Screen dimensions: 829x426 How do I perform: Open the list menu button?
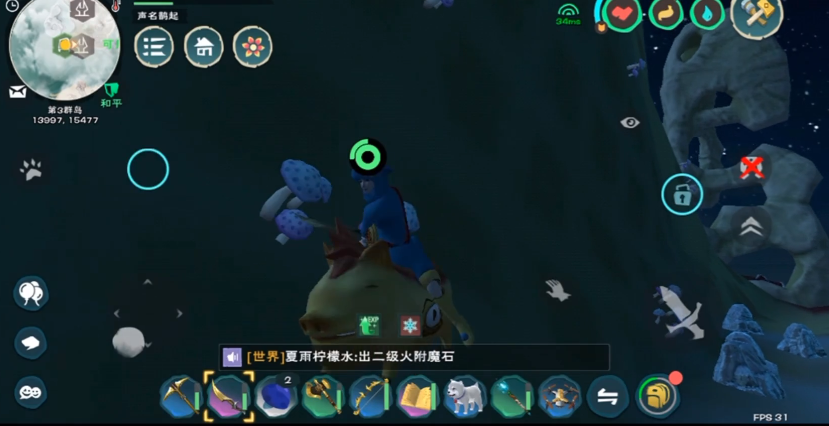point(154,46)
